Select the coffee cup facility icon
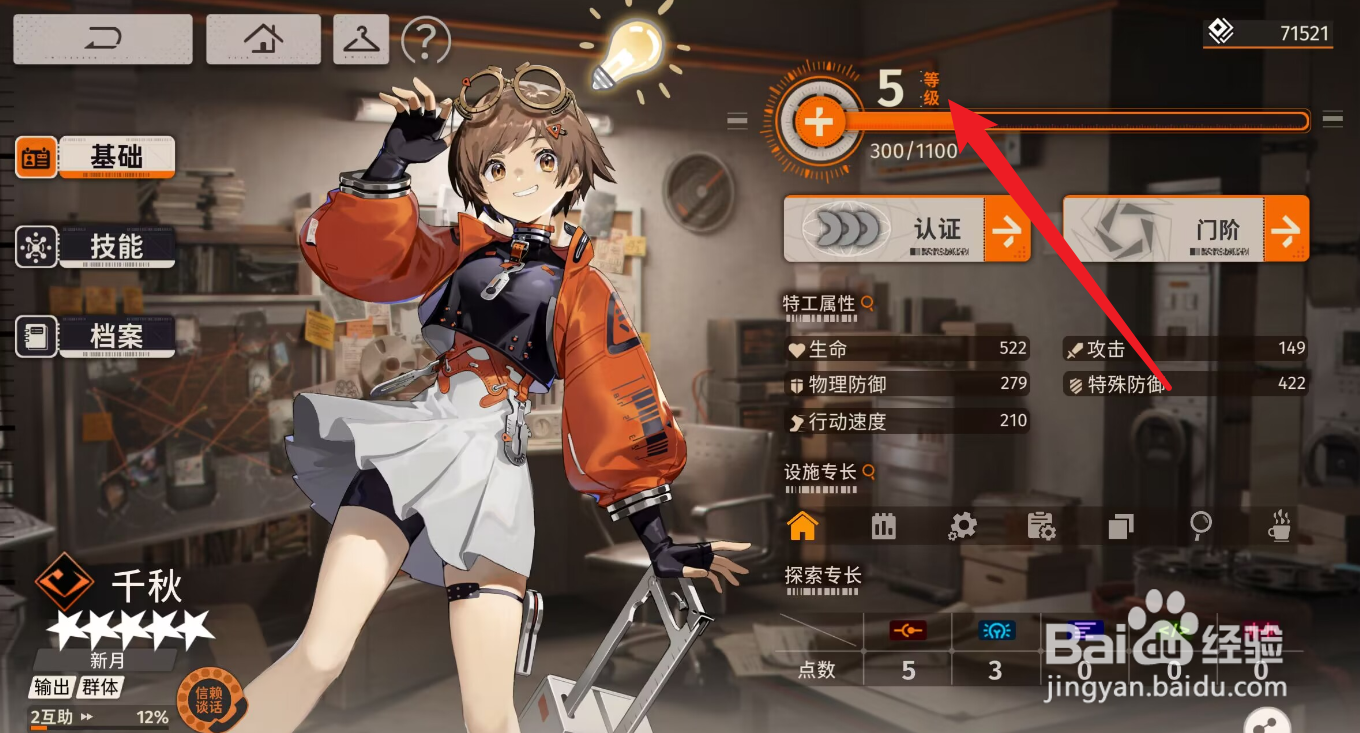The height and width of the screenshot is (733, 1360). (x=1279, y=526)
